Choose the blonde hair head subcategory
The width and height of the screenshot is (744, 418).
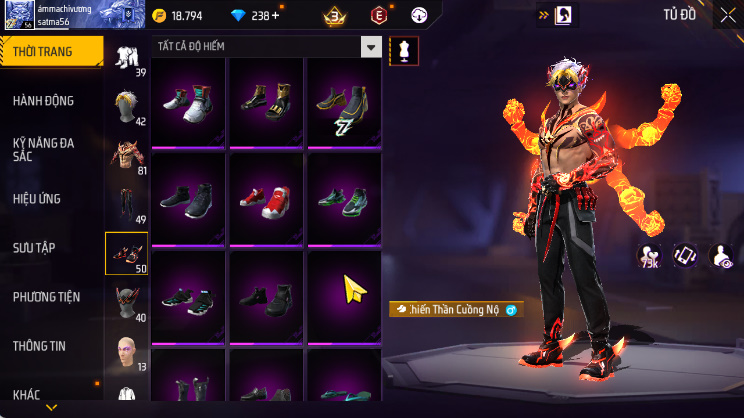[127, 106]
